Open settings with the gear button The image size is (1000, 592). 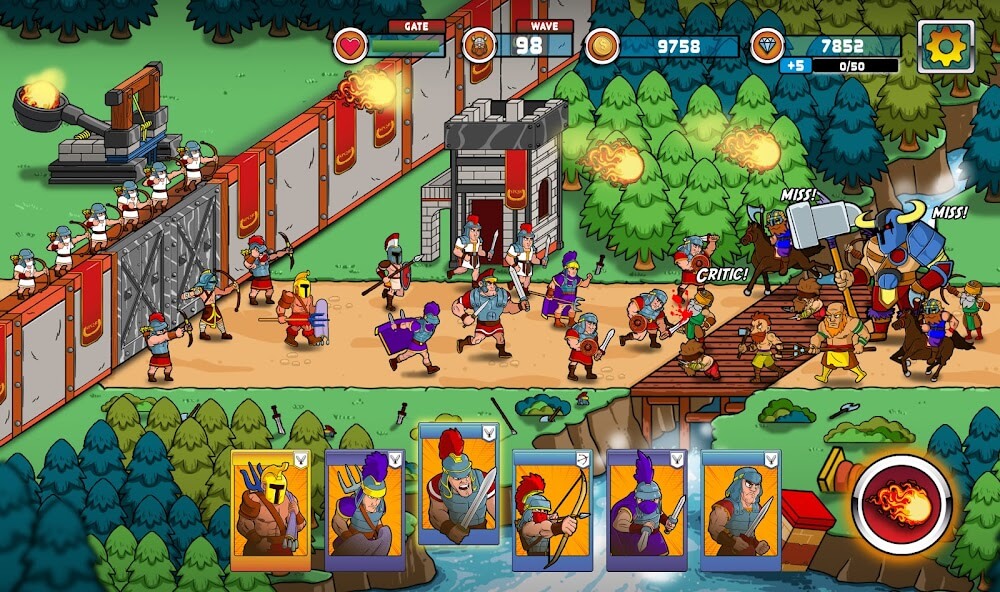pos(945,46)
